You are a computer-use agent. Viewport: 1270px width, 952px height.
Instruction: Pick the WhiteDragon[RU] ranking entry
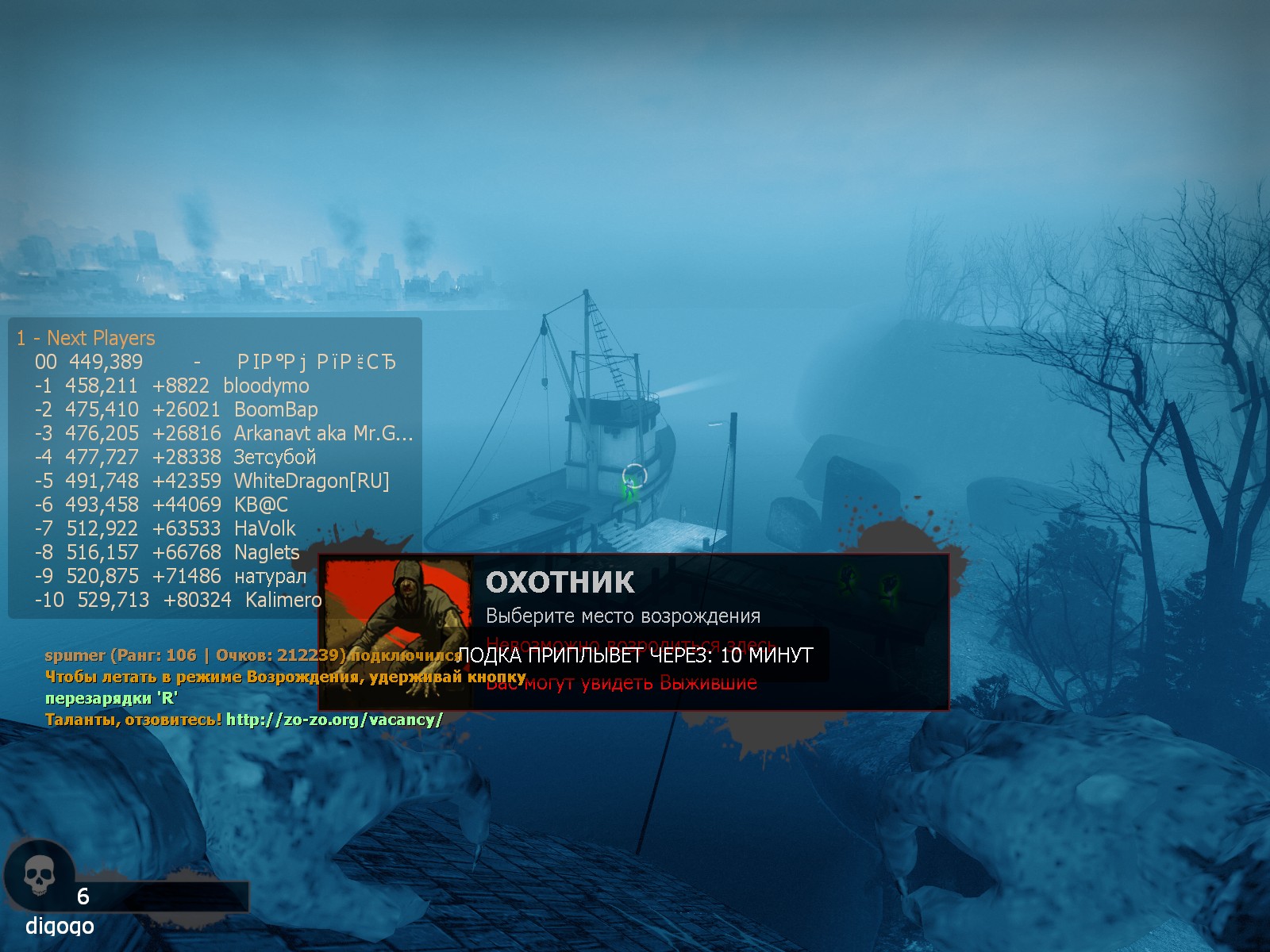[x=311, y=481]
